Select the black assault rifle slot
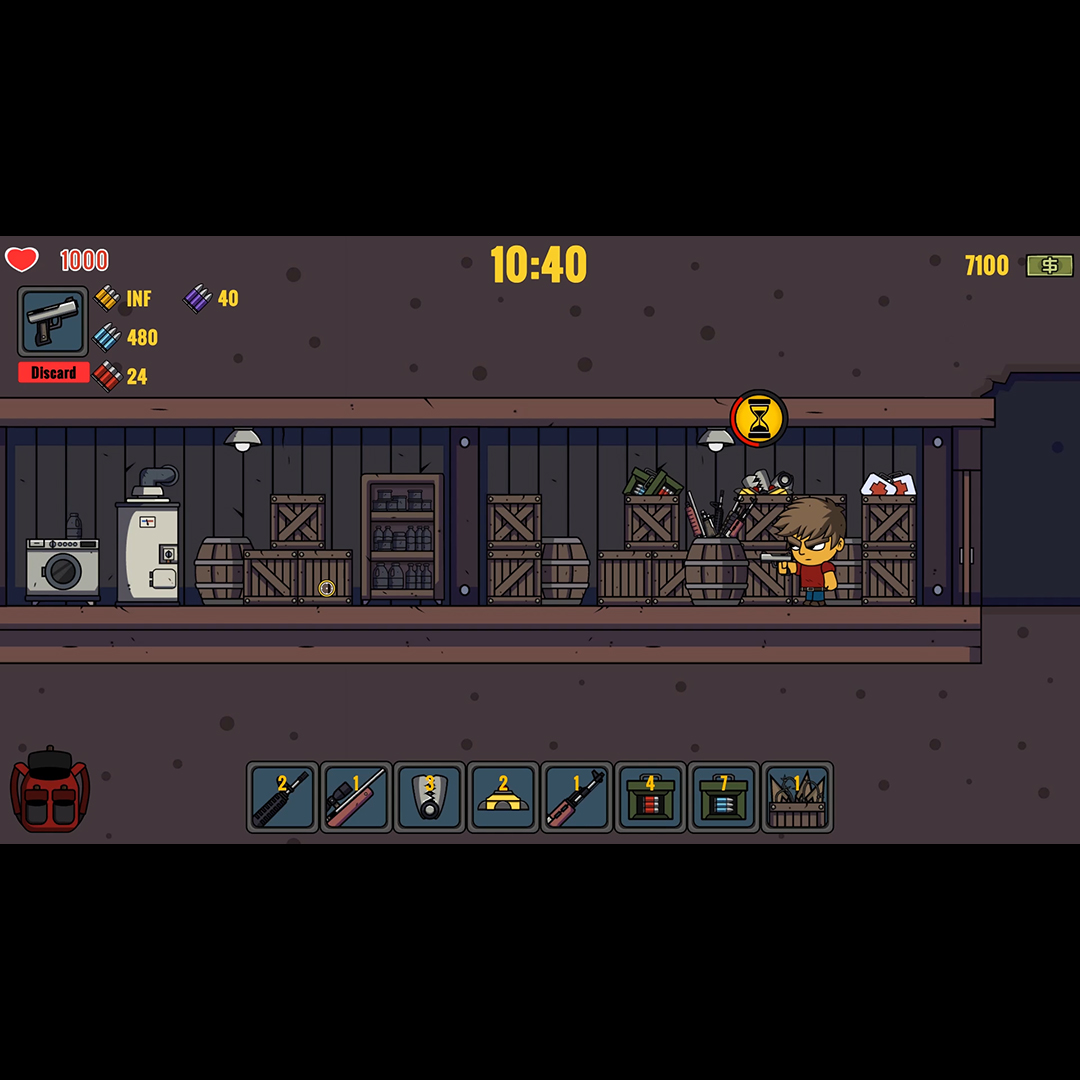 [282, 797]
